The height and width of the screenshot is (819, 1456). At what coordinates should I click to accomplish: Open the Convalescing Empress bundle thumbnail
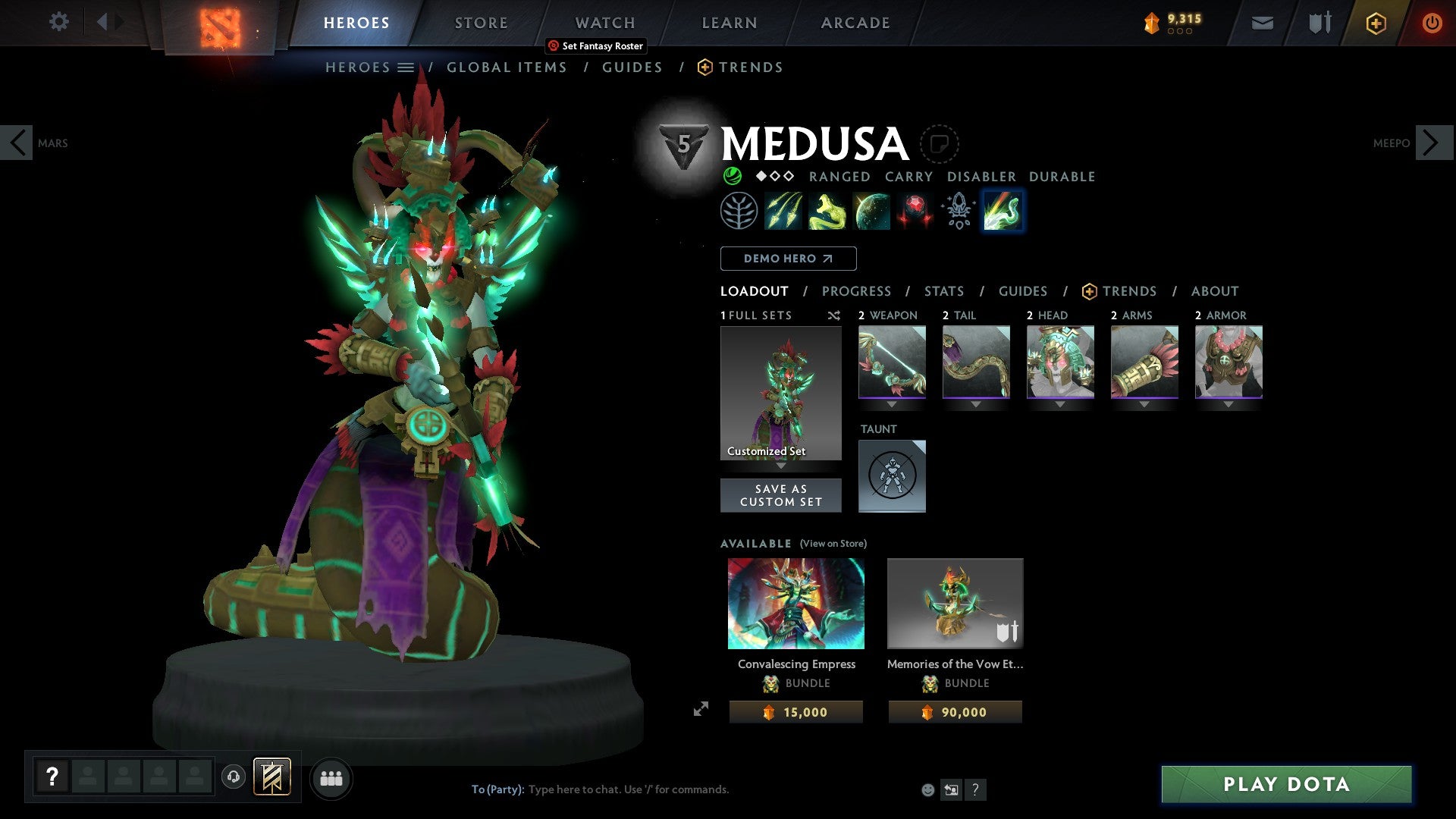pyautogui.click(x=795, y=604)
